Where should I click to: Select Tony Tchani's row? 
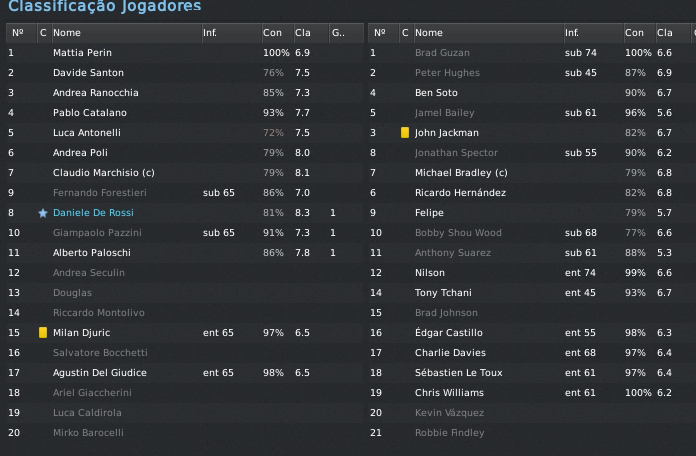[x=444, y=293]
